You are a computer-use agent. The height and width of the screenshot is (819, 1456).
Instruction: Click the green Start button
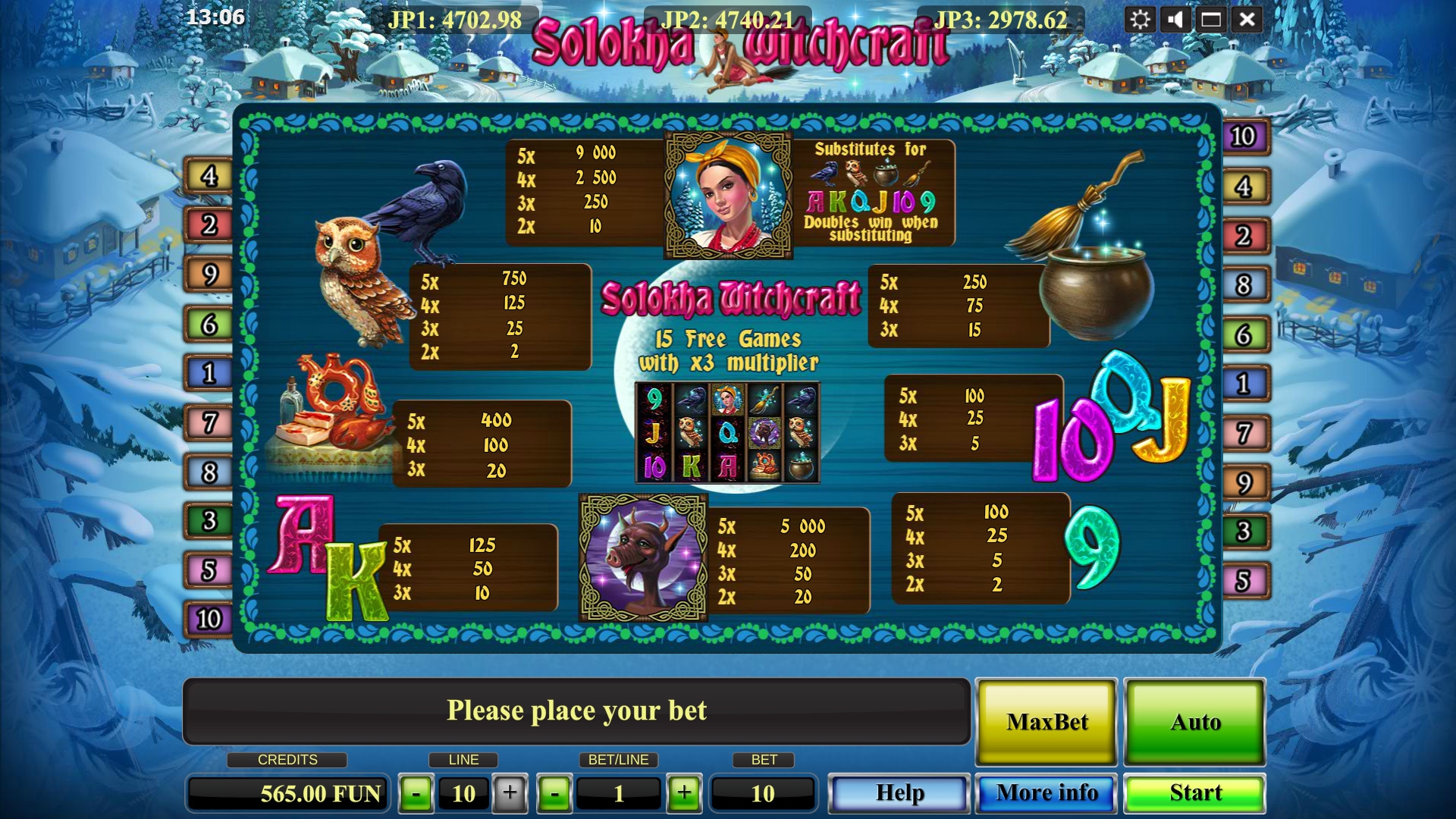coord(1194,793)
